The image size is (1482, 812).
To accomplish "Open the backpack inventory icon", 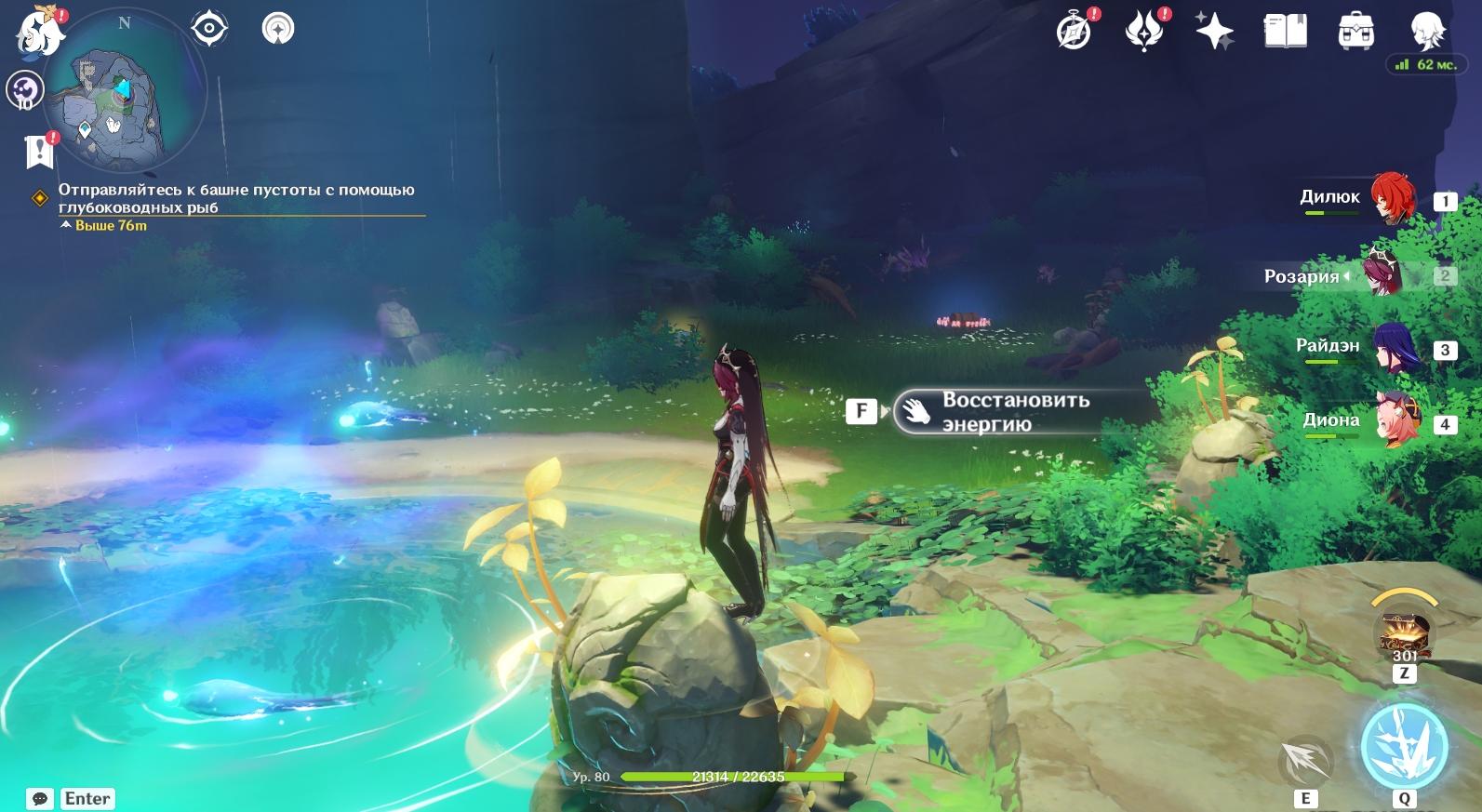I will click(x=1355, y=31).
